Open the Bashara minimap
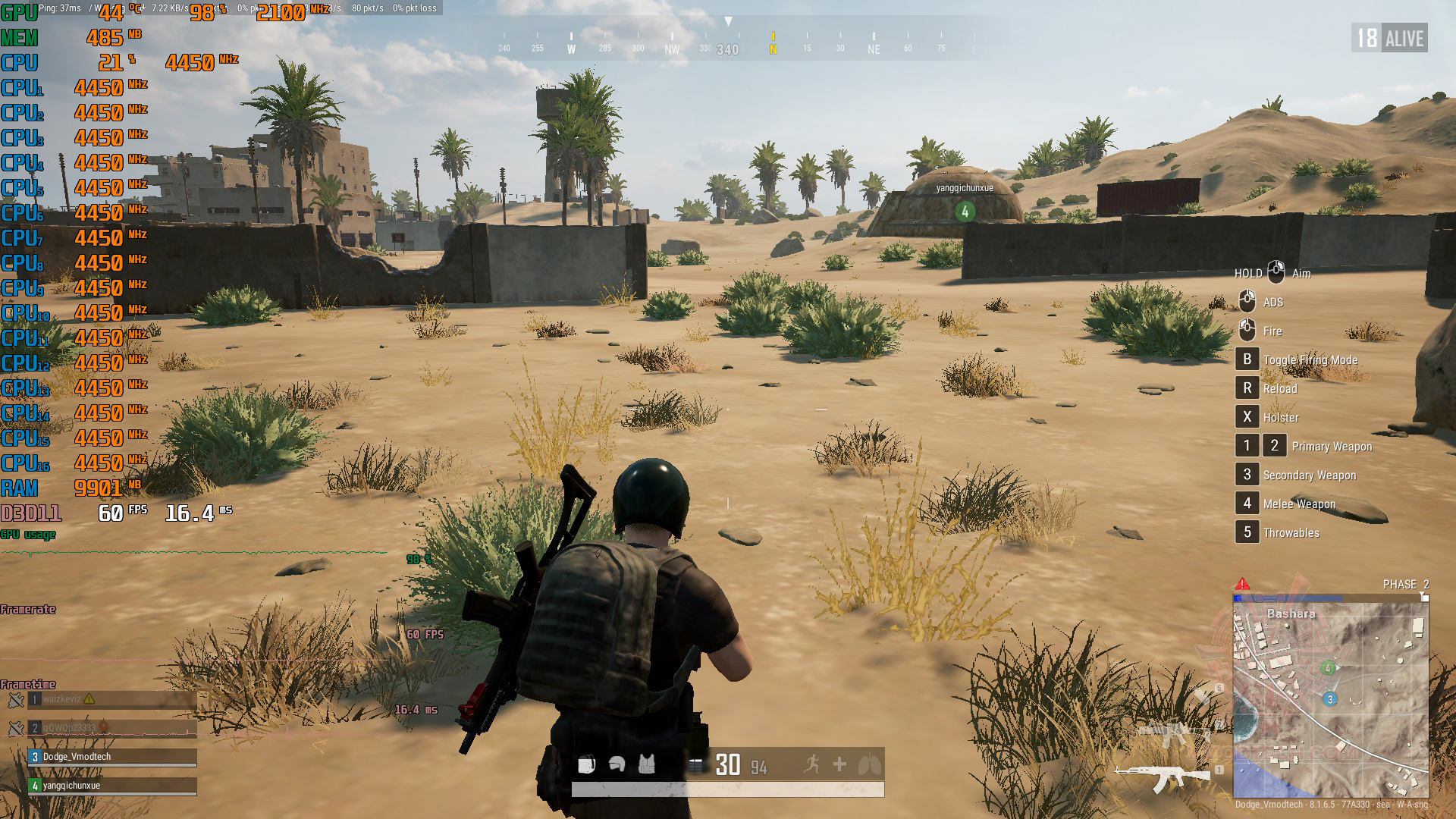This screenshot has height=819, width=1456. pyautogui.click(x=1331, y=699)
